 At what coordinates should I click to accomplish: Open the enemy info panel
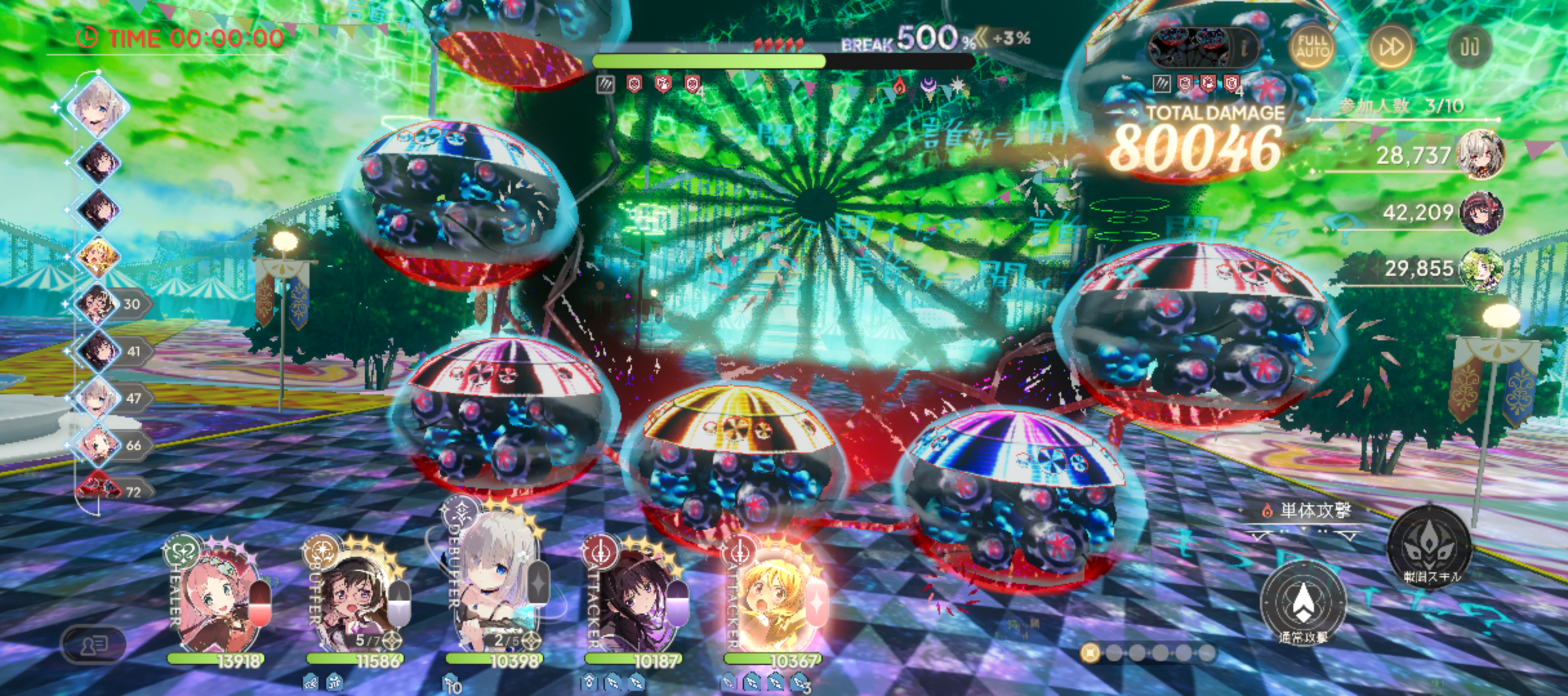click(1244, 47)
